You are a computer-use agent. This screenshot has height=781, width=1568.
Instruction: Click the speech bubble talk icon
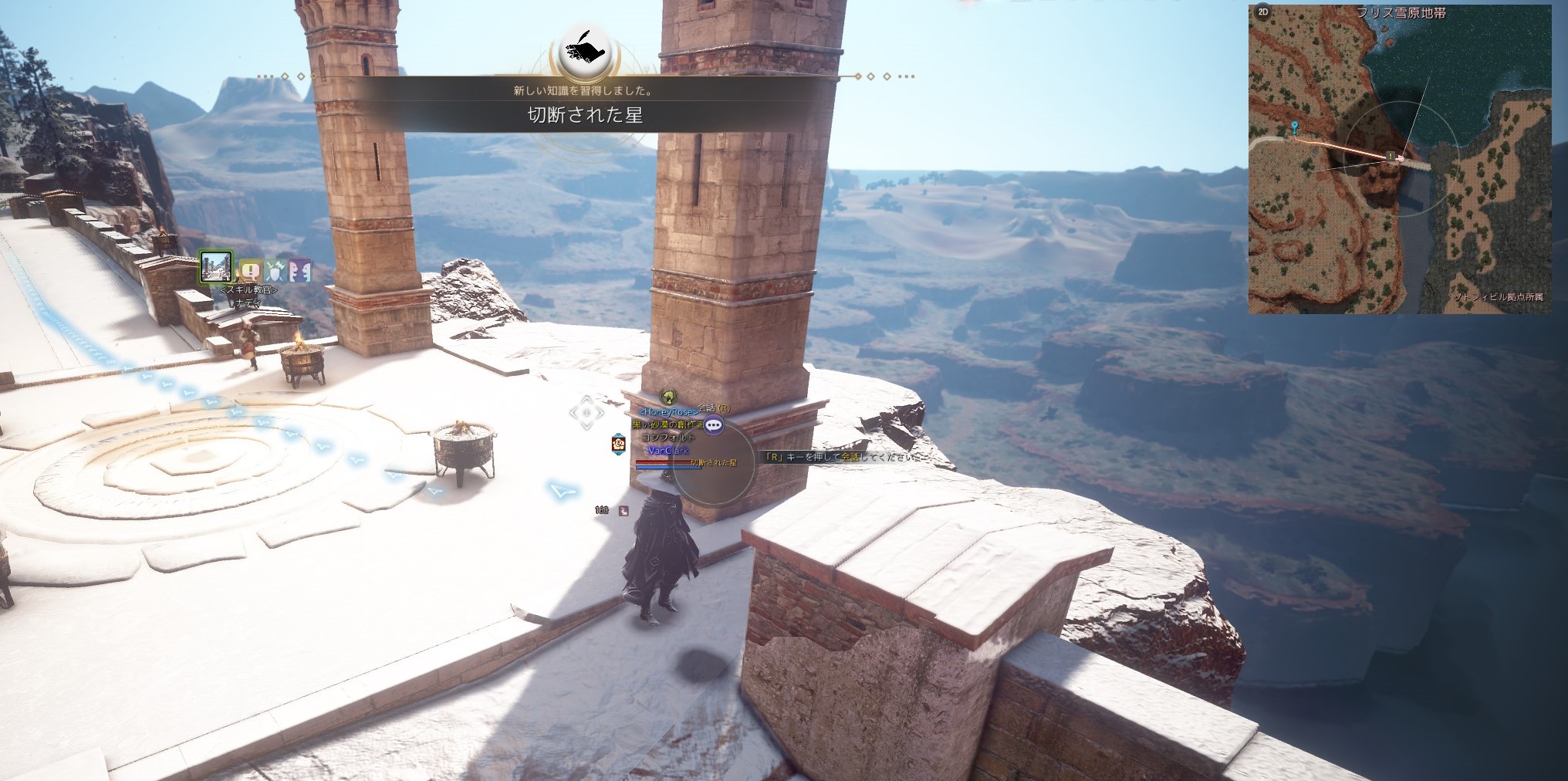point(714,424)
